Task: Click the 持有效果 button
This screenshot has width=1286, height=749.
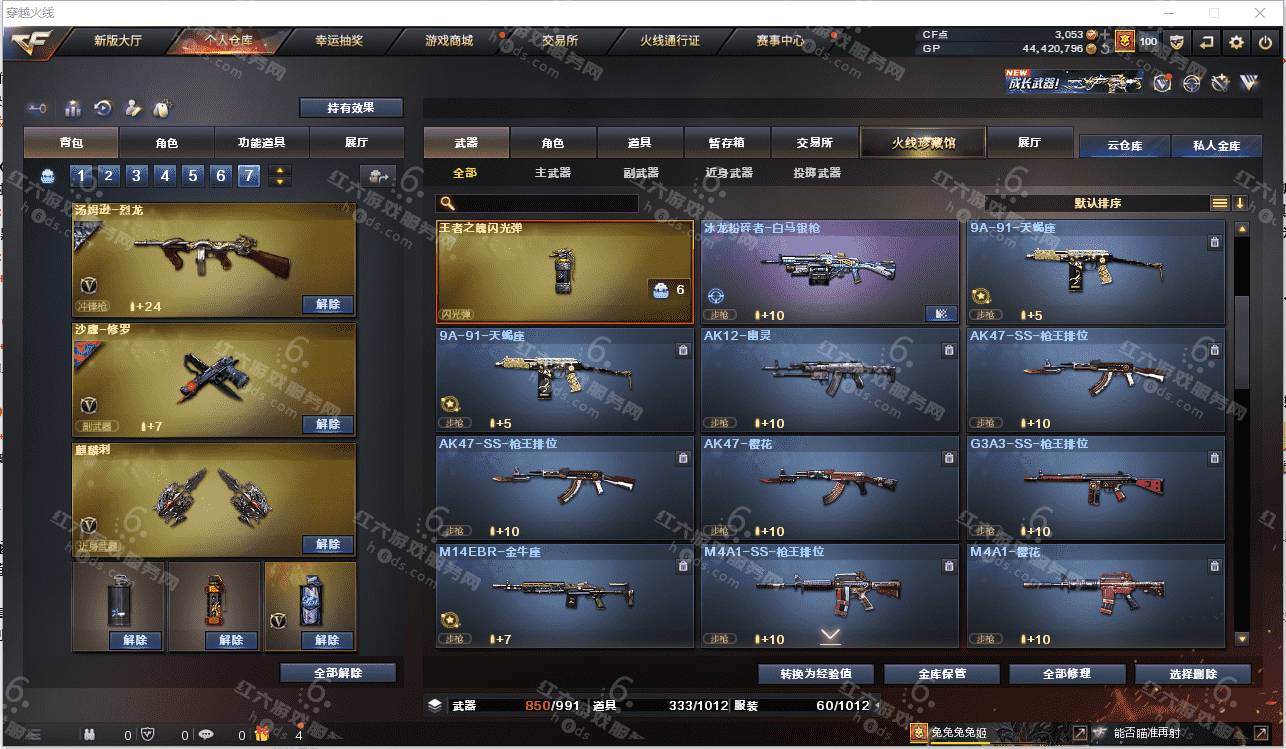Action: [351, 108]
